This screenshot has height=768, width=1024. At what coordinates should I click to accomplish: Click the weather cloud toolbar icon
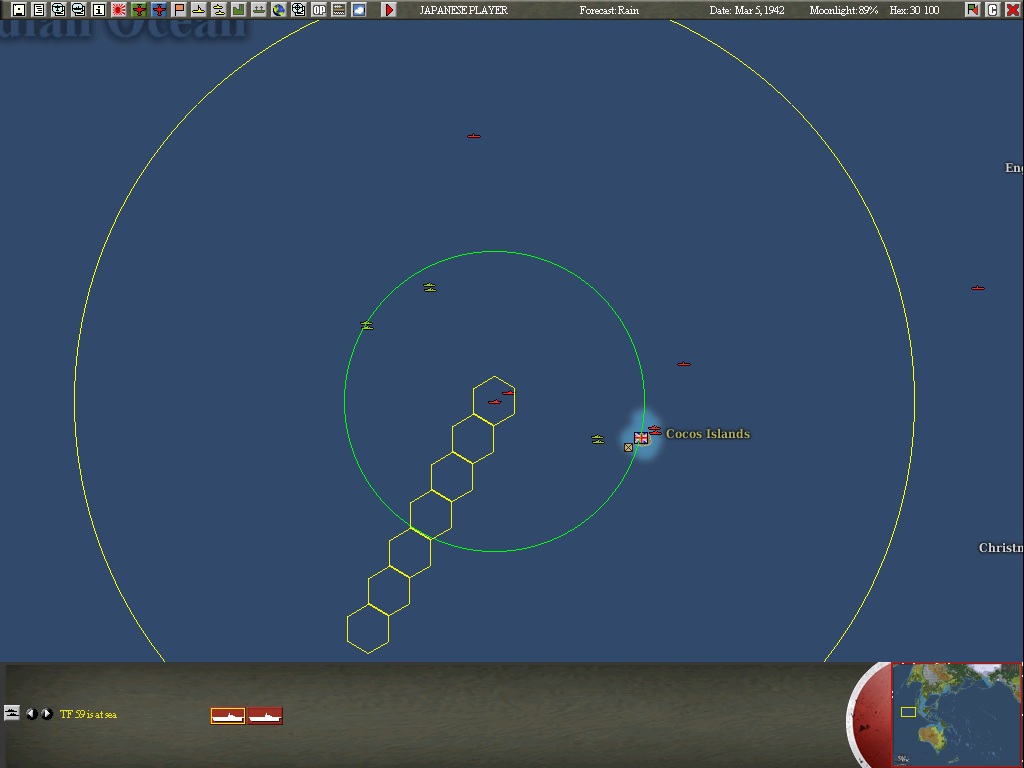(359, 10)
